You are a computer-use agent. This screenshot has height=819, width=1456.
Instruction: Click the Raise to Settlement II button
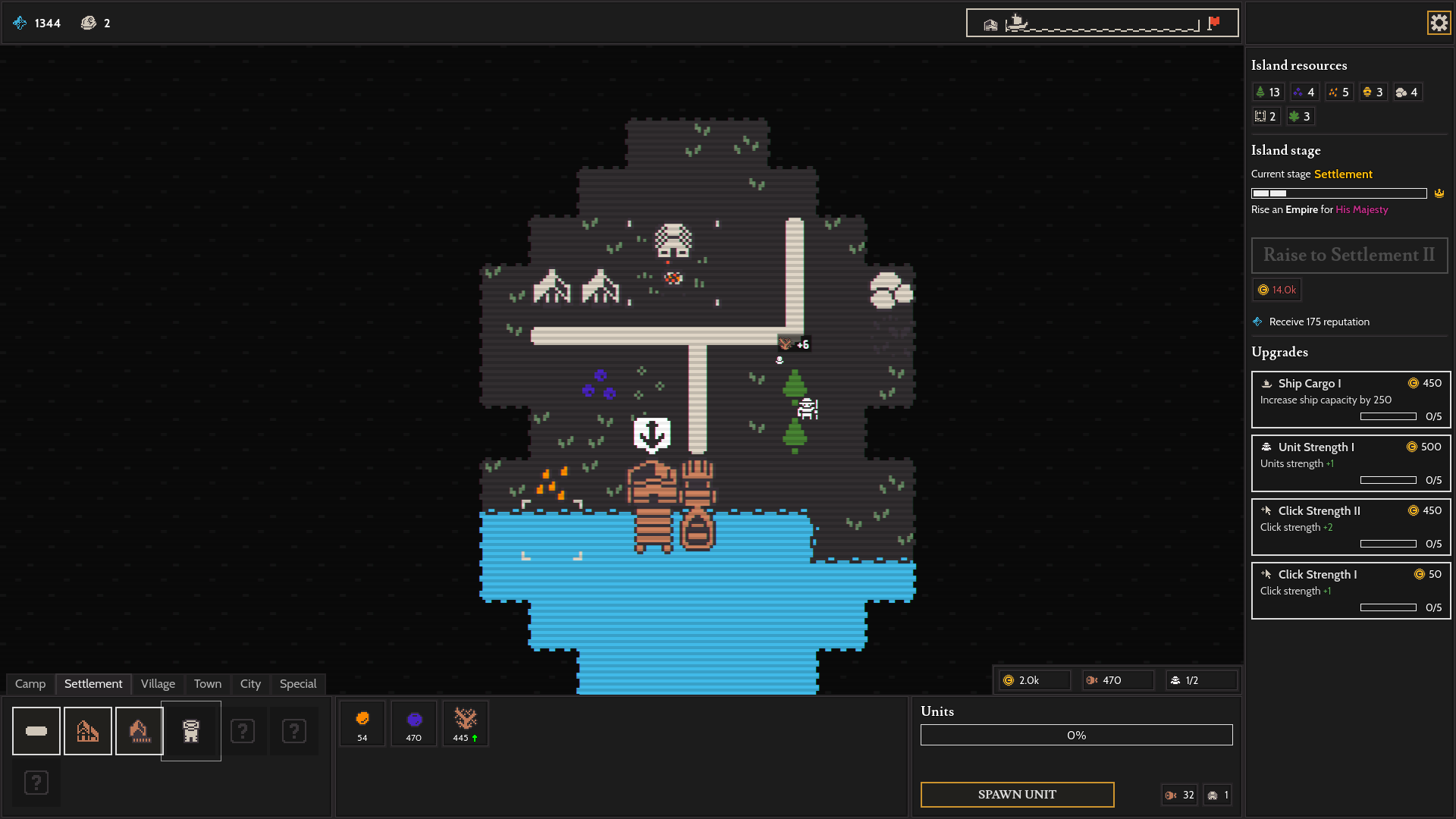(x=1349, y=256)
